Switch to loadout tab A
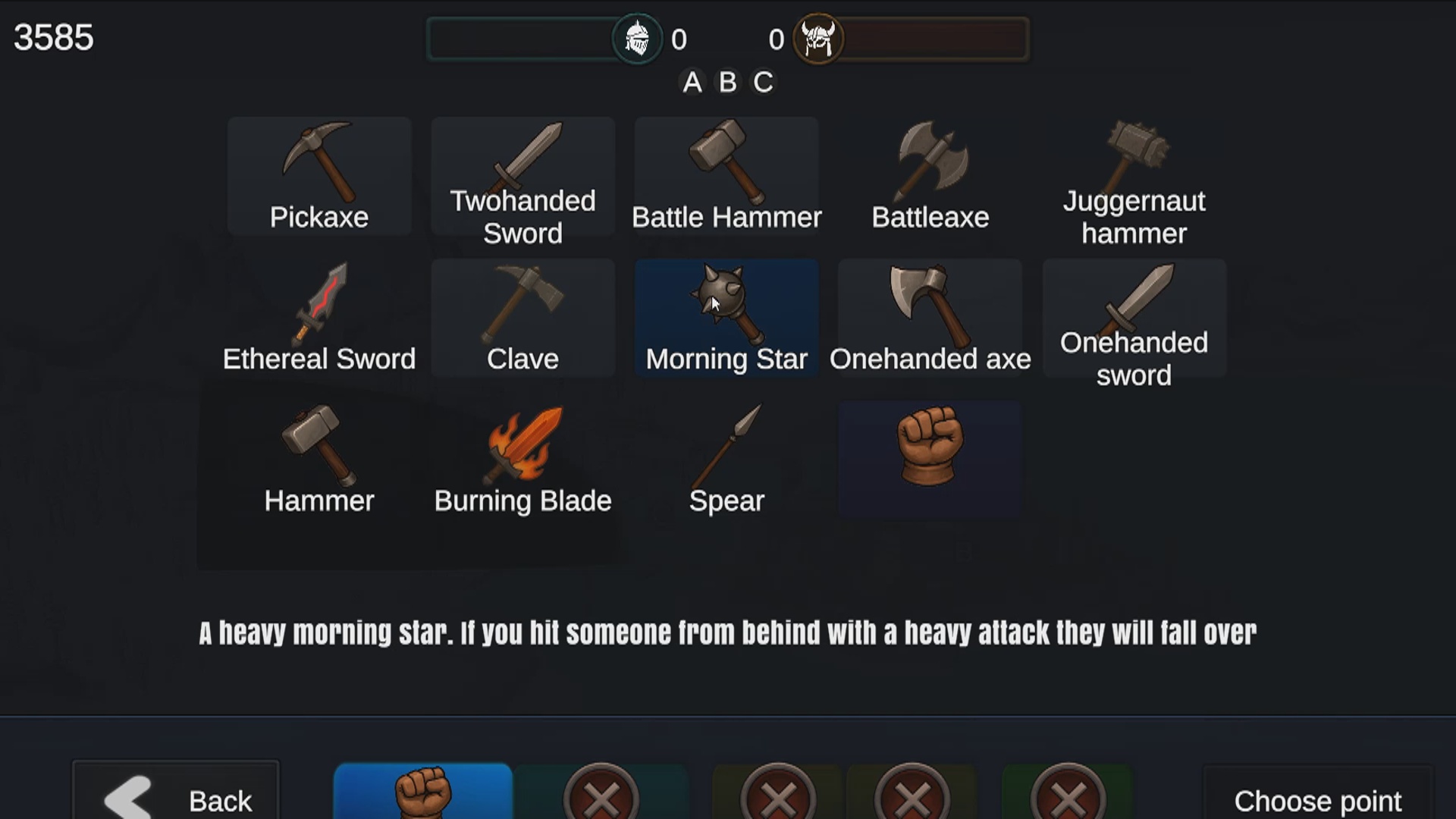The height and width of the screenshot is (819, 1456). (x=692, y=83)
